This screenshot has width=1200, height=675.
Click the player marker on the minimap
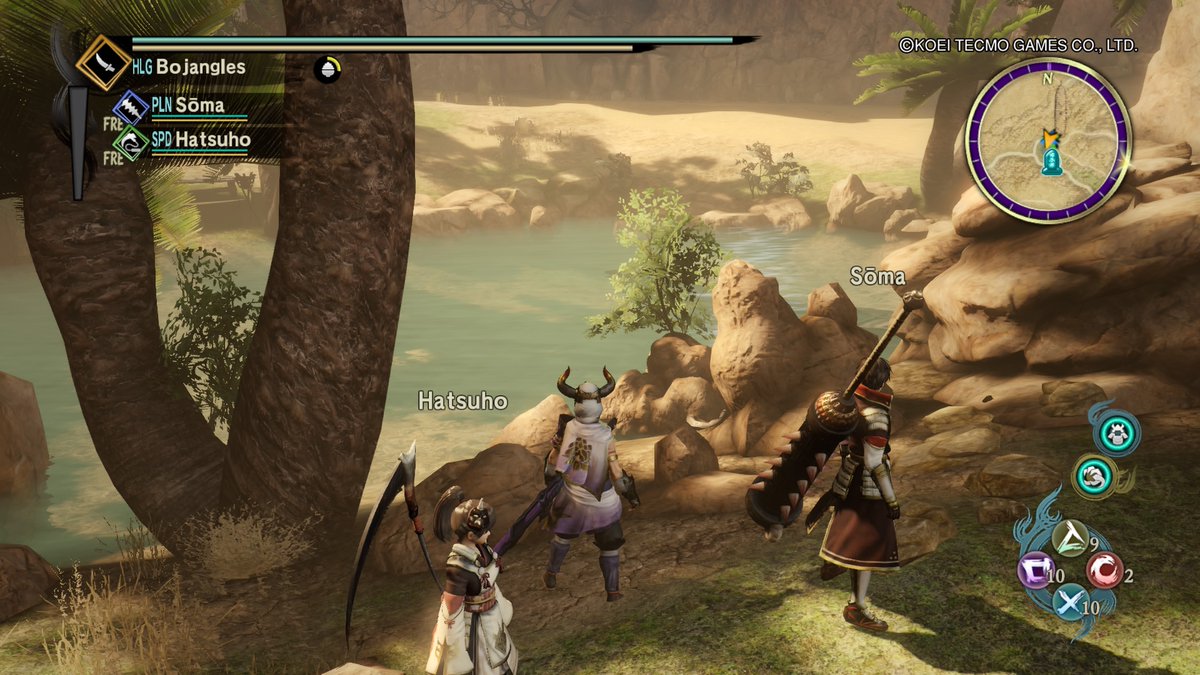click(x=1050, y=138)
